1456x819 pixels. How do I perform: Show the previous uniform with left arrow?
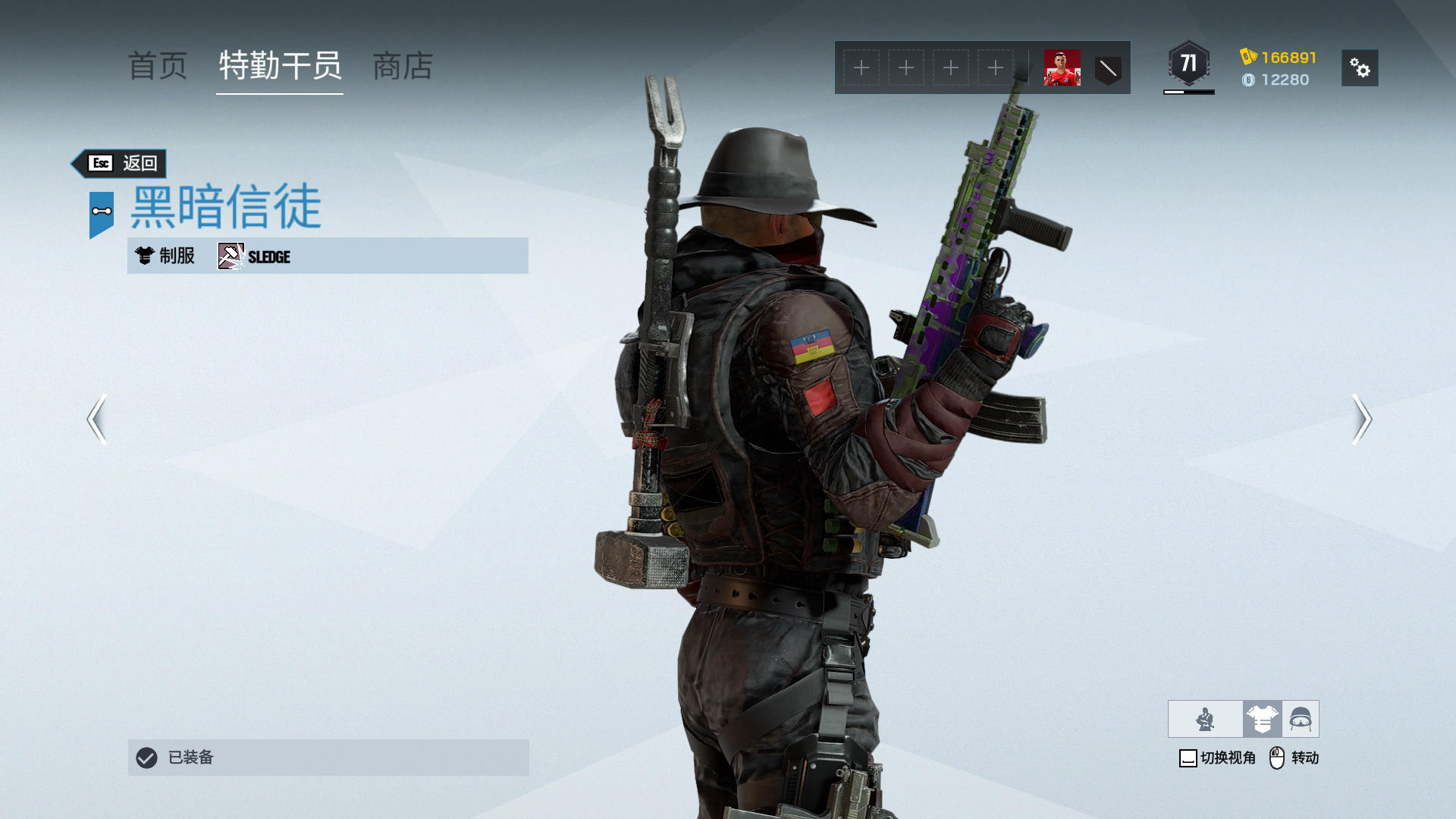(97, 419)
